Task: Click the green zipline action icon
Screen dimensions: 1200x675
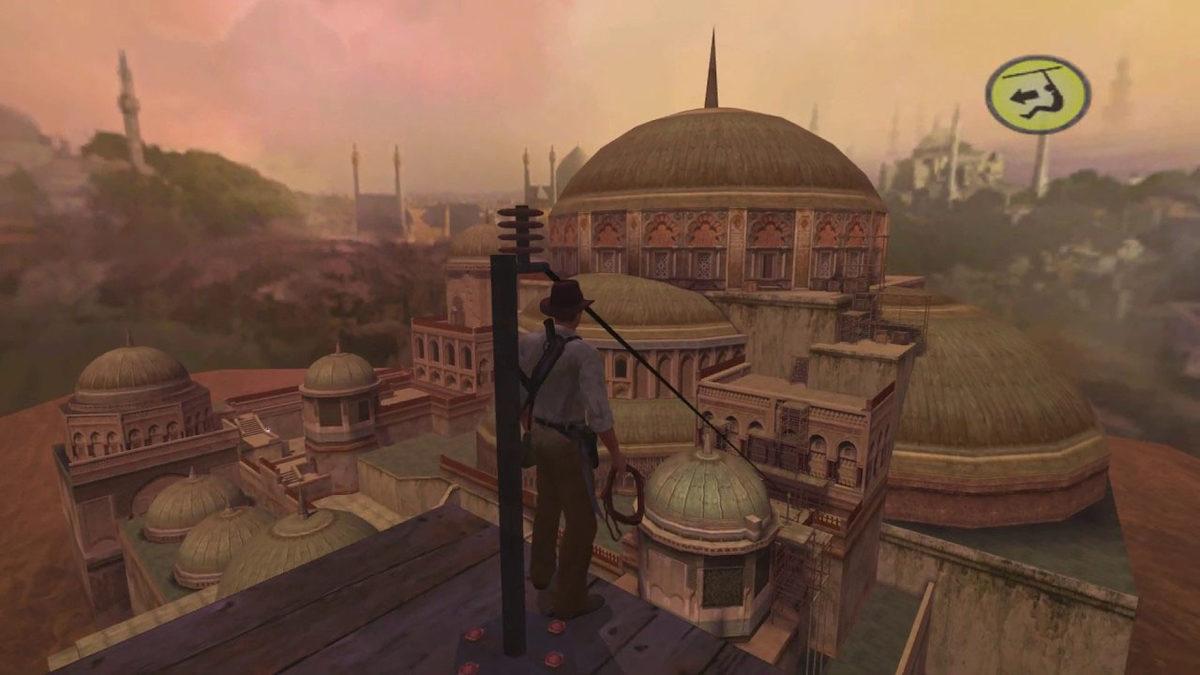Action: pos(1037,95)
